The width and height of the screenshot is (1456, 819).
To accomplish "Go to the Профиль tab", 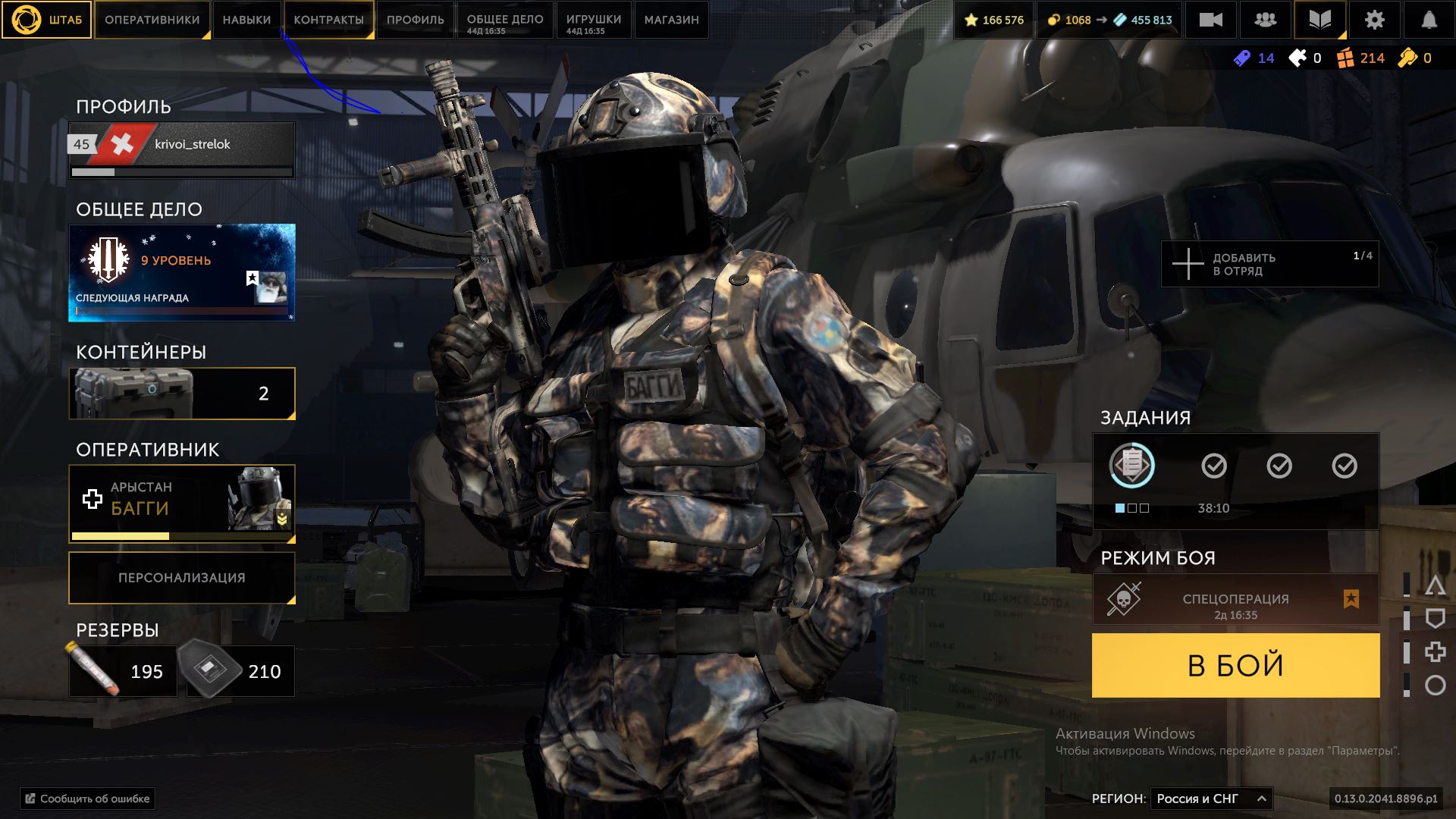I will (415, 20).
